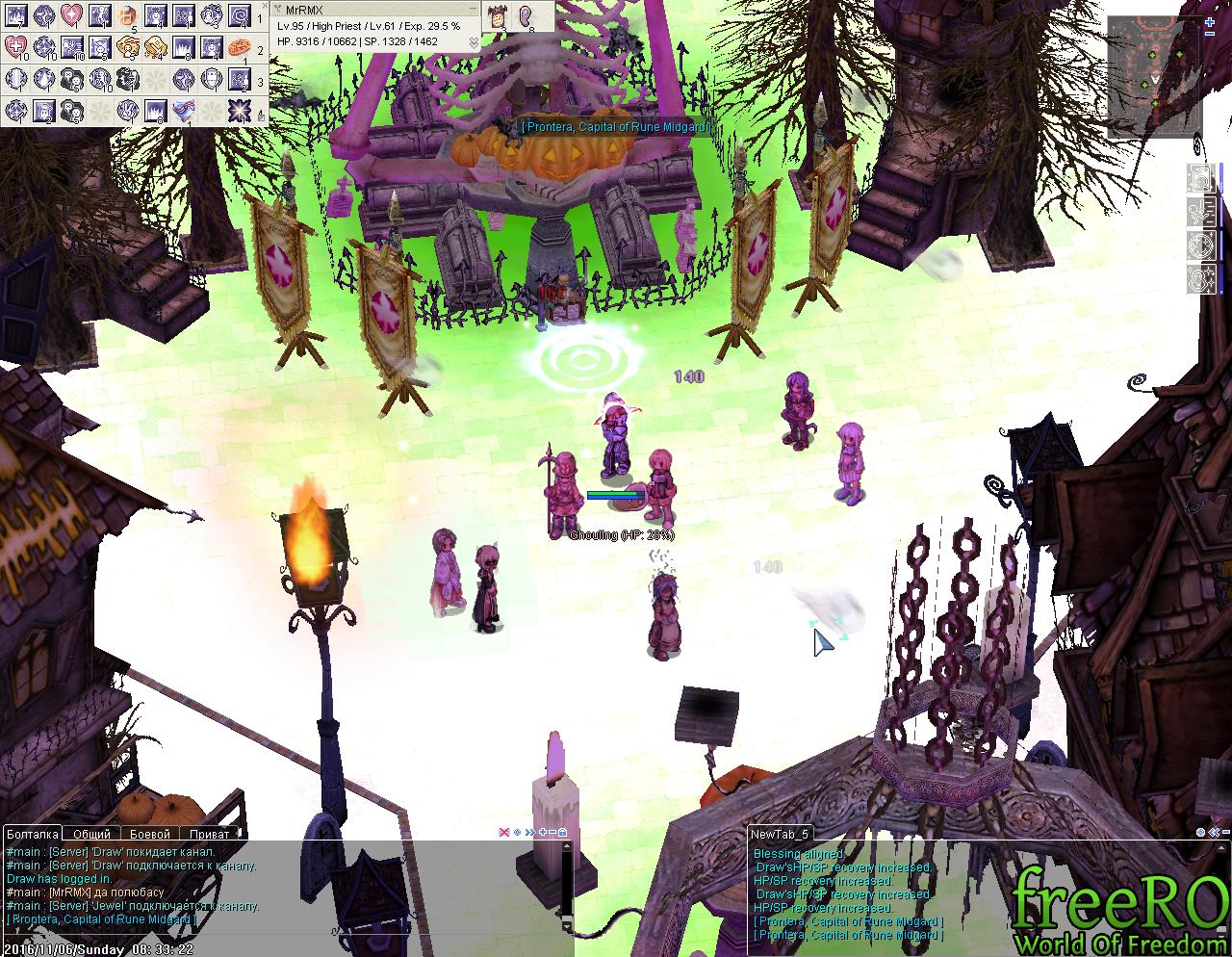This screenshot has width=1232, height=957.
Task: Switch to the Общий chat tab
Action: [x=92, y=834]
